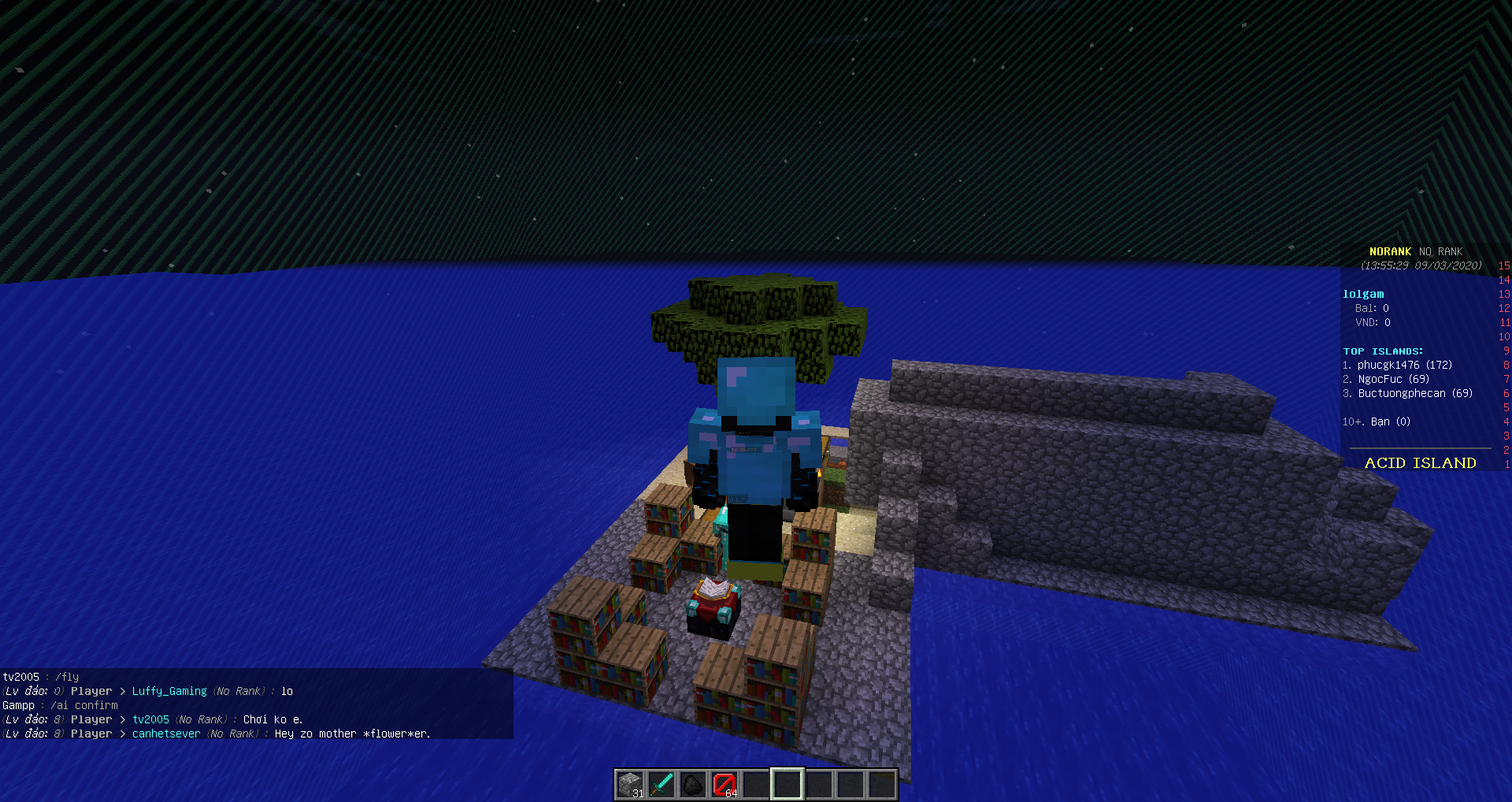The image size is (1512, 802).
Task: Click the highlighted empty hotbar slot
Action: click(787, 785)
